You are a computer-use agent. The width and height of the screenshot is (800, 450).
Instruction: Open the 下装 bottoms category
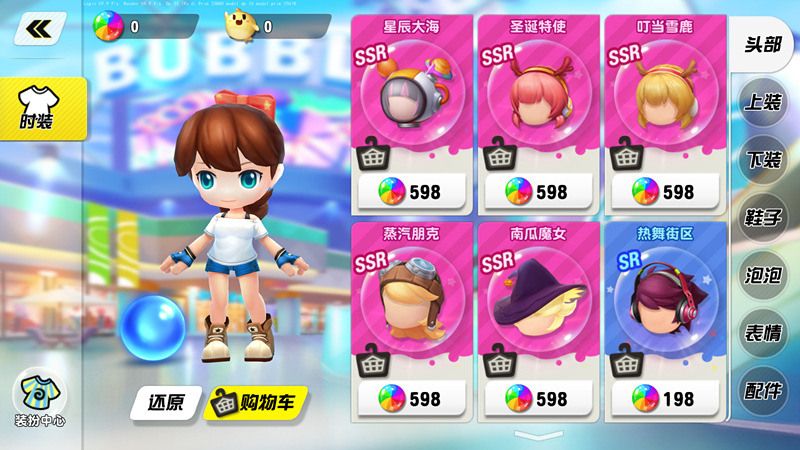click(763, 160)
